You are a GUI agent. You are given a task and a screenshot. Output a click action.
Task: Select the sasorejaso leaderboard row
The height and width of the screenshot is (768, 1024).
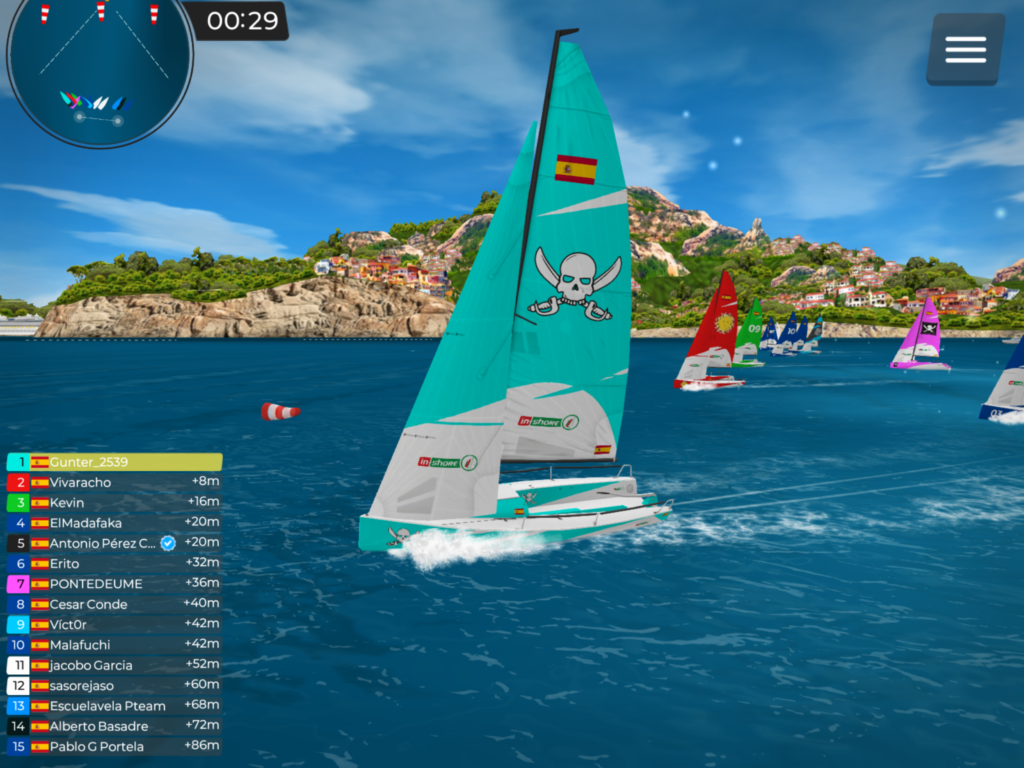coord(114,686)
